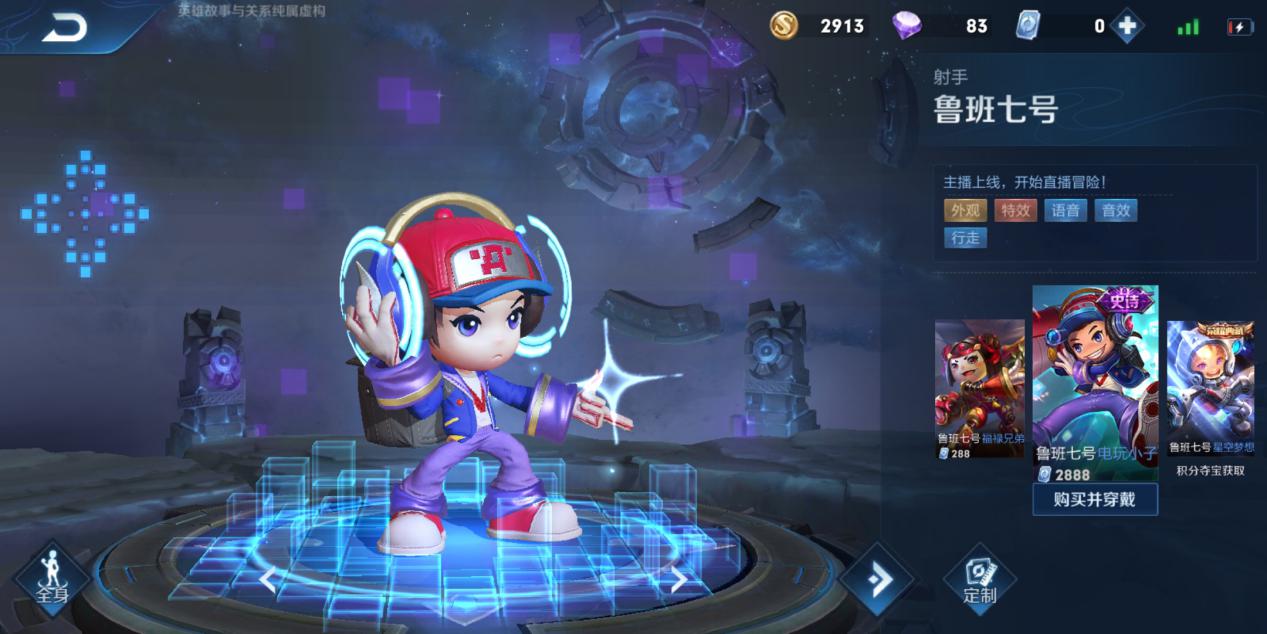Choose the 星空梦想 skin thumbnail
The height and width of the screenshot is (634, 1267).
1210,388
